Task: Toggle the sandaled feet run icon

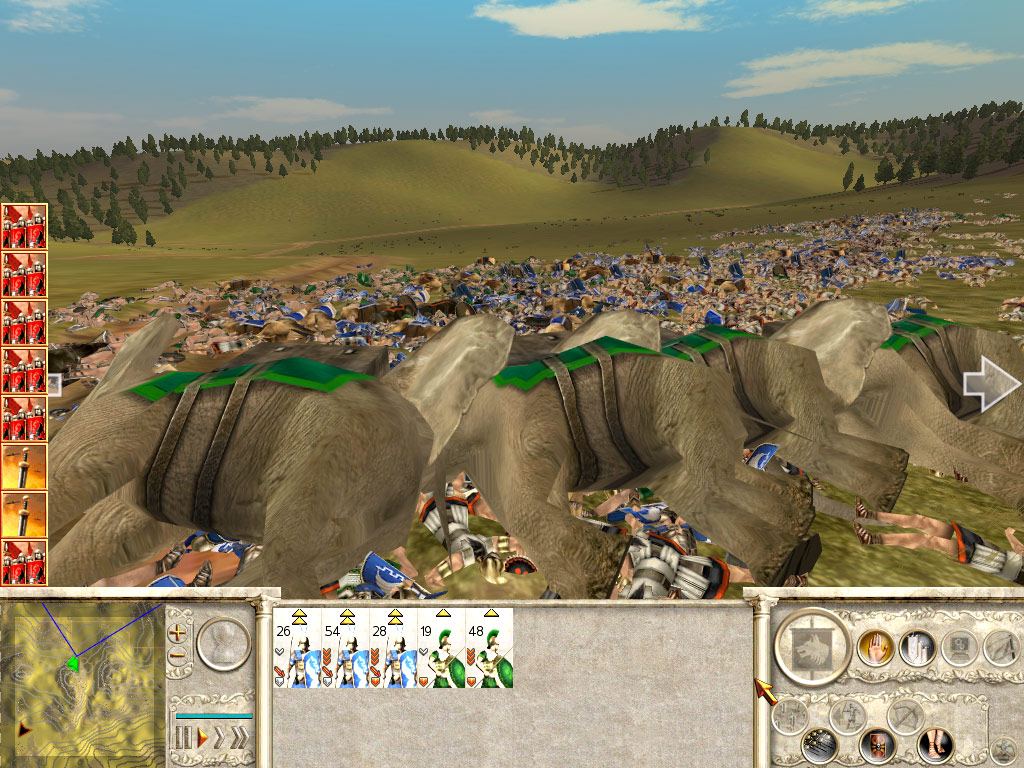Action: 935,745
